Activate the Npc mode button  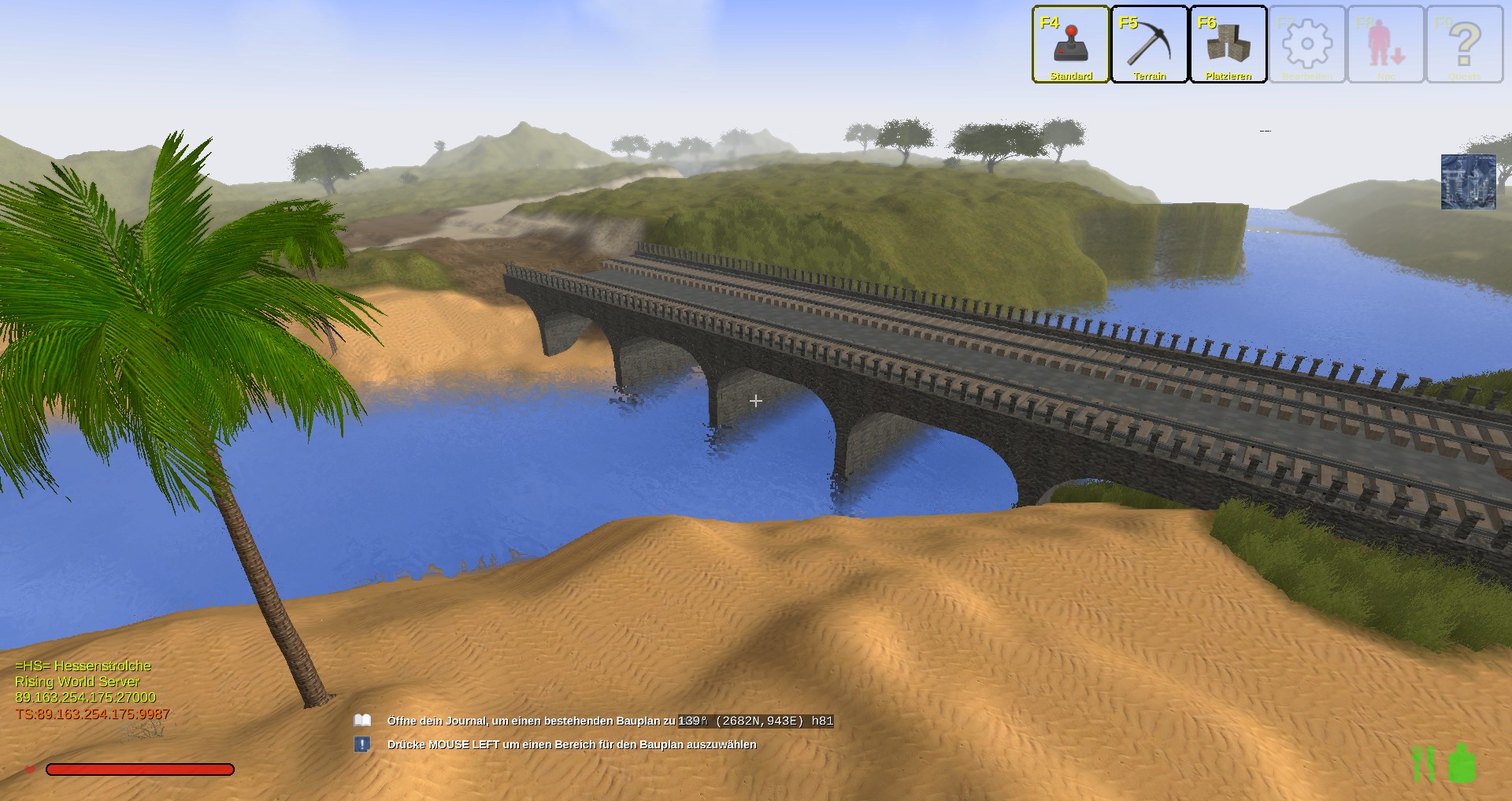(x=1385, y=44)
